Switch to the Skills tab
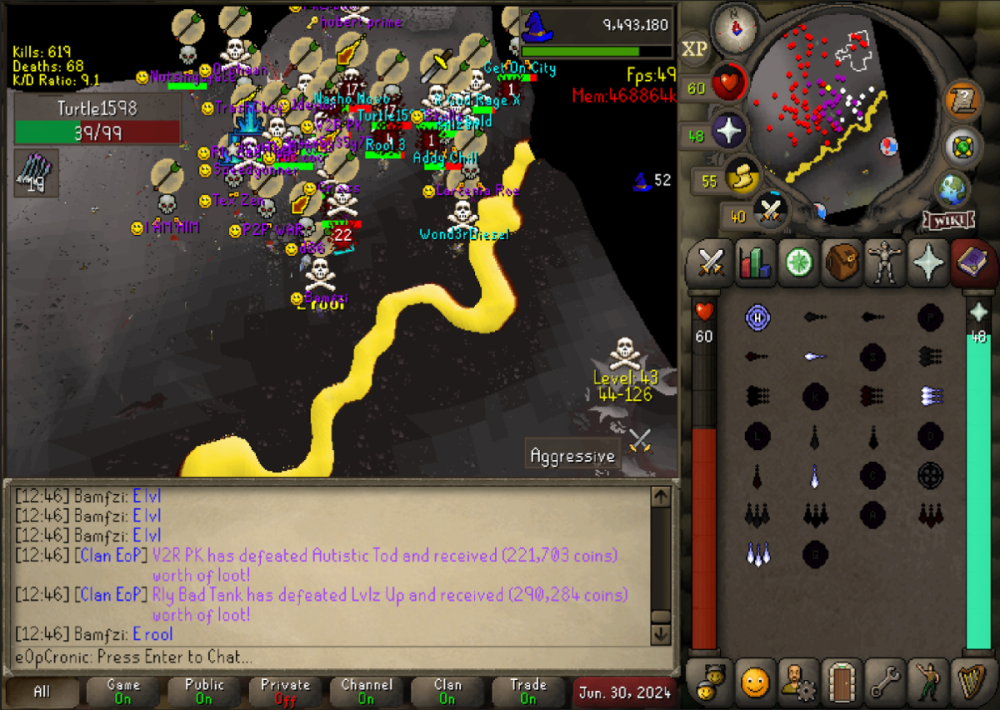This screenshot has height=710, width=1000. tap(755, 263)
